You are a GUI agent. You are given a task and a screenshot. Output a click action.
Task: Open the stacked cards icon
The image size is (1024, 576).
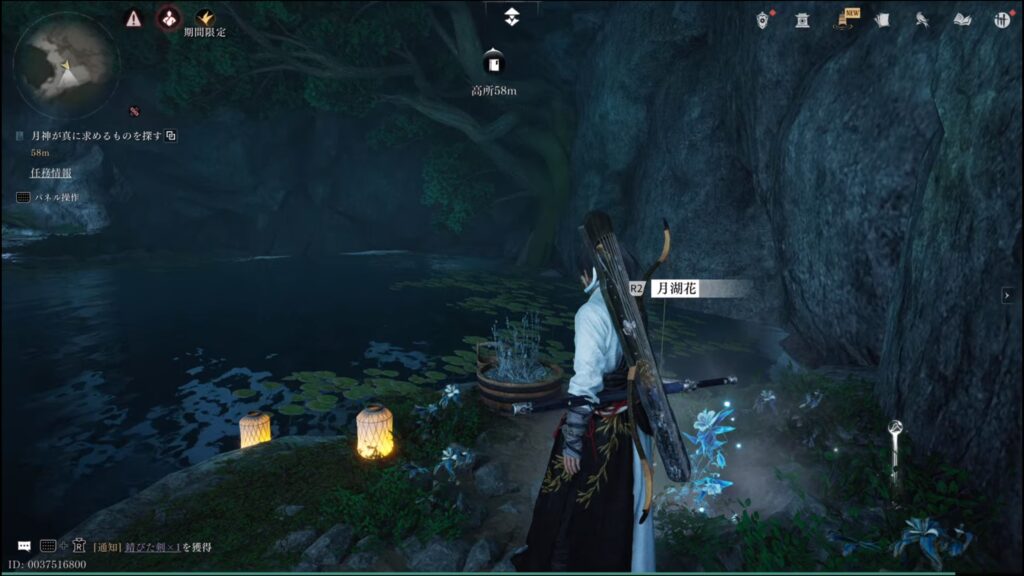click(x=881, y=19)
